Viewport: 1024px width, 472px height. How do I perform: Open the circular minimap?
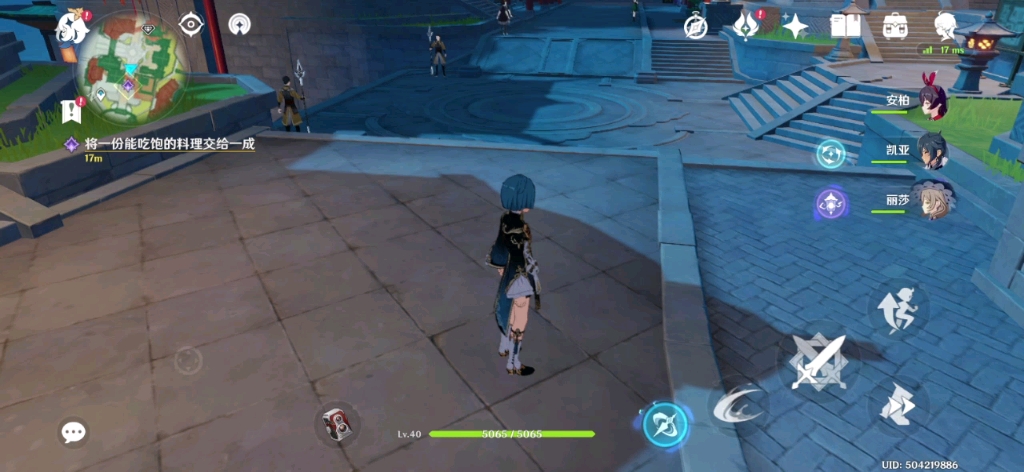coord(133,68)
